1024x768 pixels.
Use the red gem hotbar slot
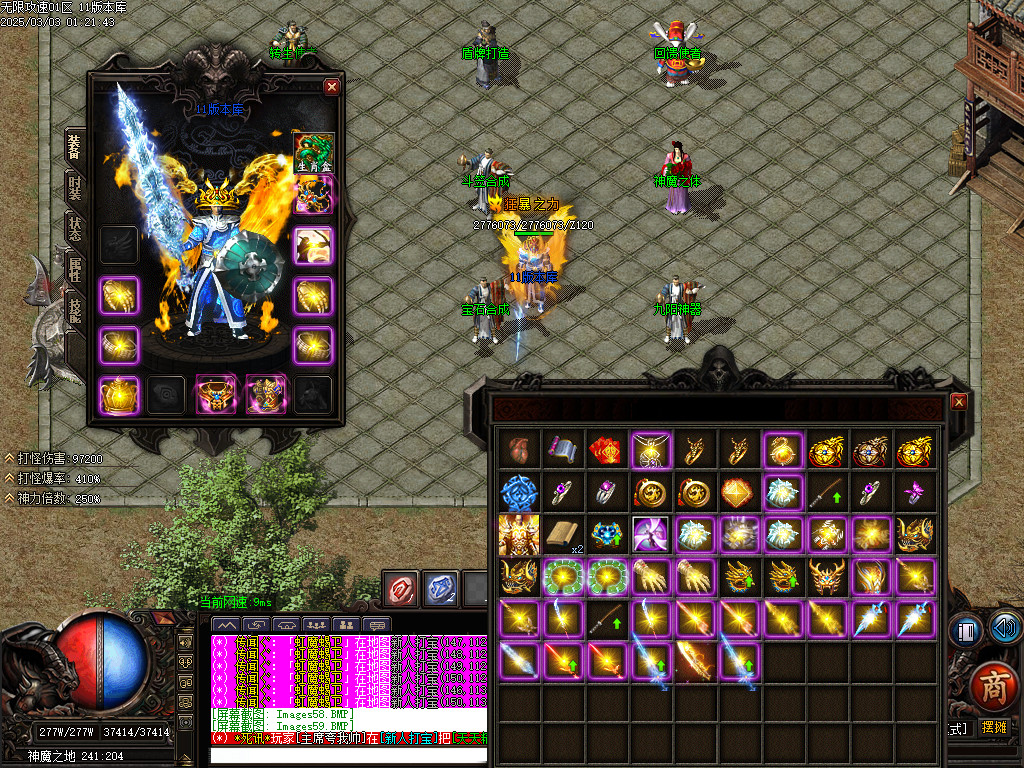(x=401, y=588)
